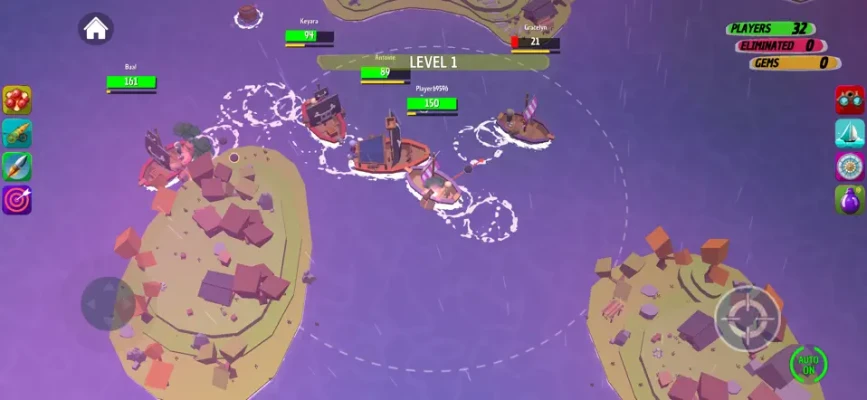
Task: Choose the cannon weapon icon
Action: click(x=17, y=133)
